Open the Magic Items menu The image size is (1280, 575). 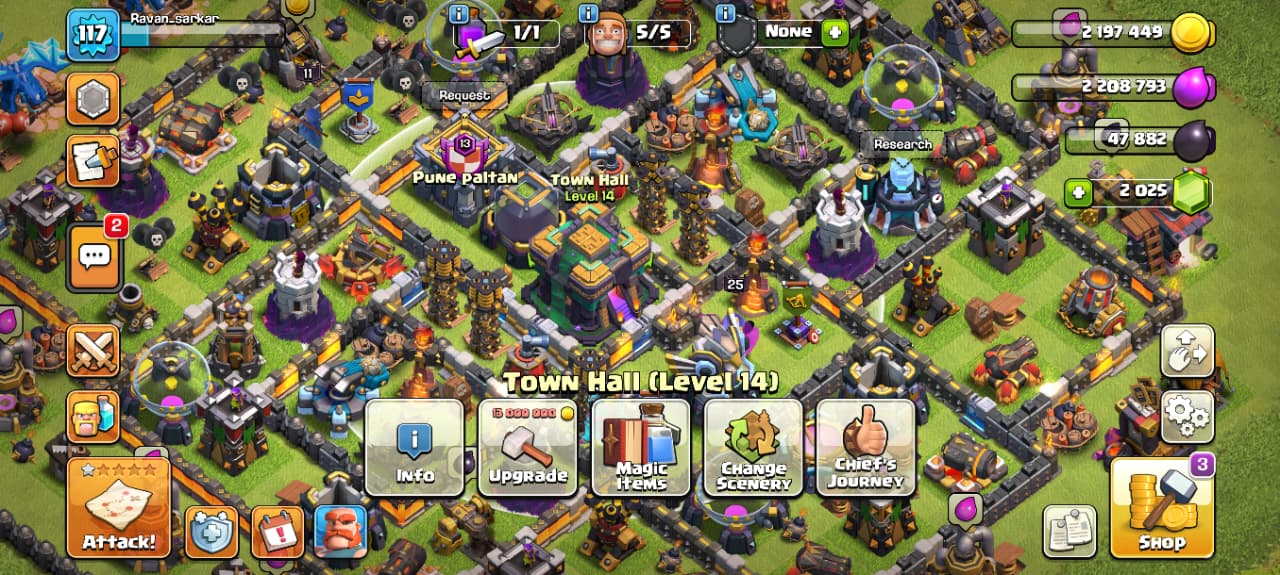pos(641,447)
